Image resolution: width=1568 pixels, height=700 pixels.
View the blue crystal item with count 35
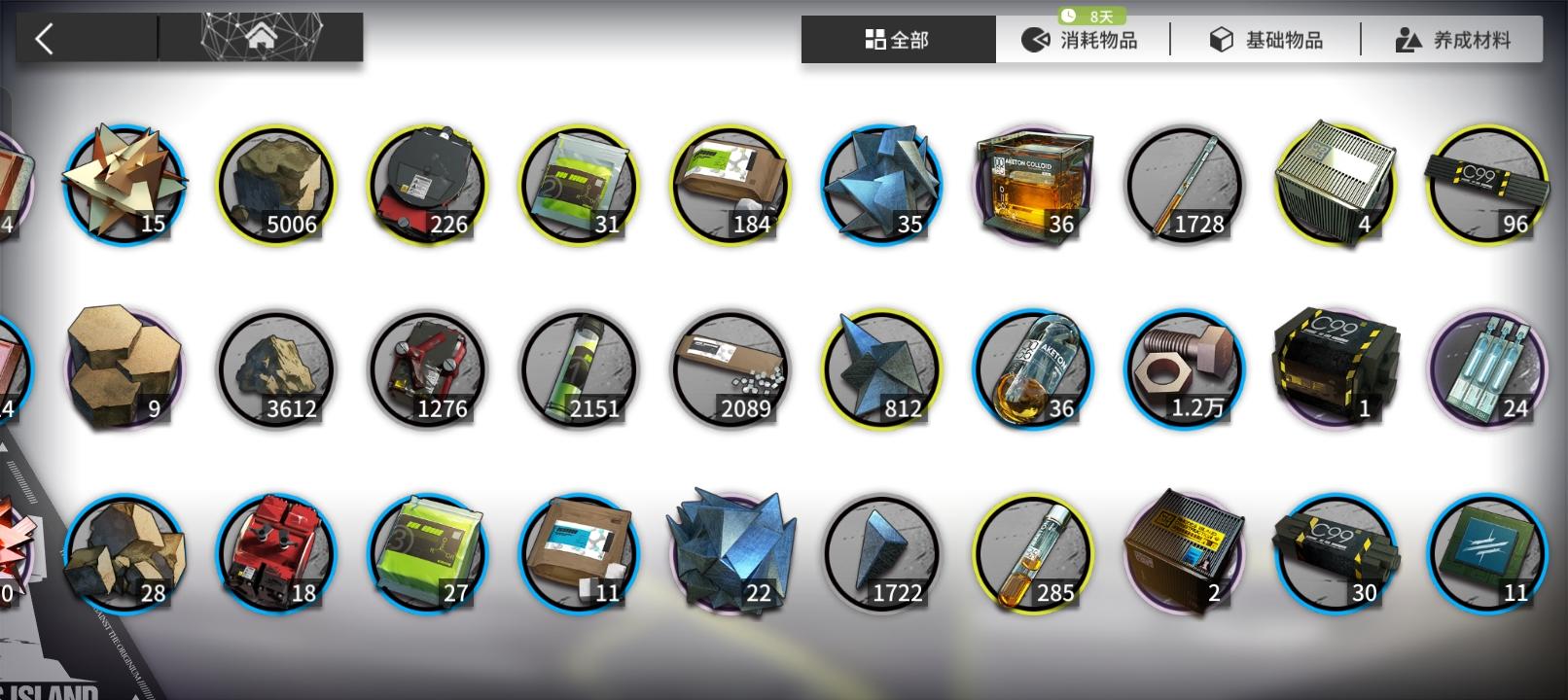click(882, 185)
